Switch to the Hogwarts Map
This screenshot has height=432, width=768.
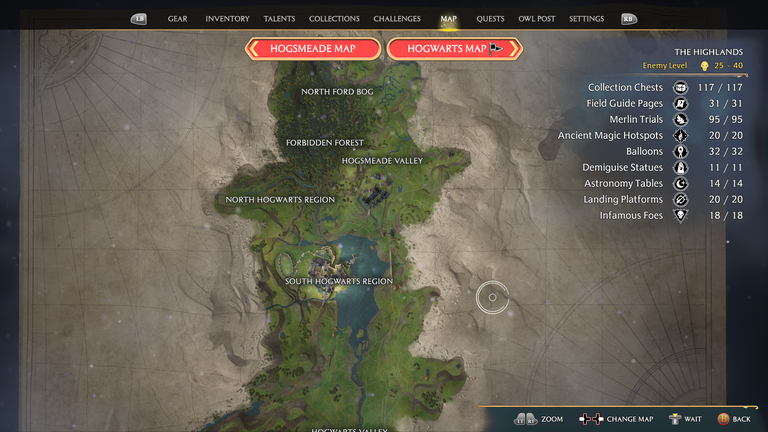pos(455,49)
